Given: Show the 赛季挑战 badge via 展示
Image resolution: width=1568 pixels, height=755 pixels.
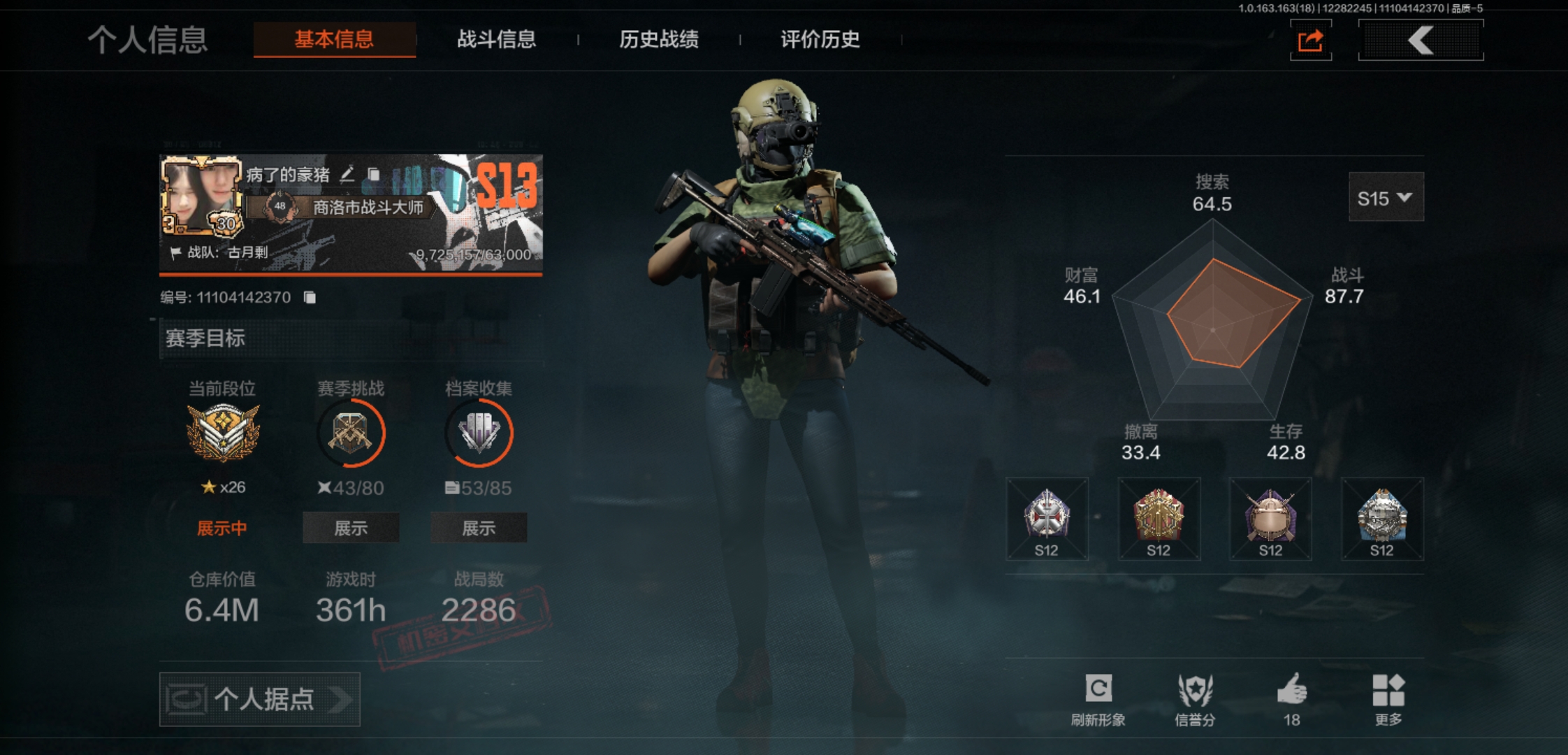Looking at the screenshot, I should [351, 528].
